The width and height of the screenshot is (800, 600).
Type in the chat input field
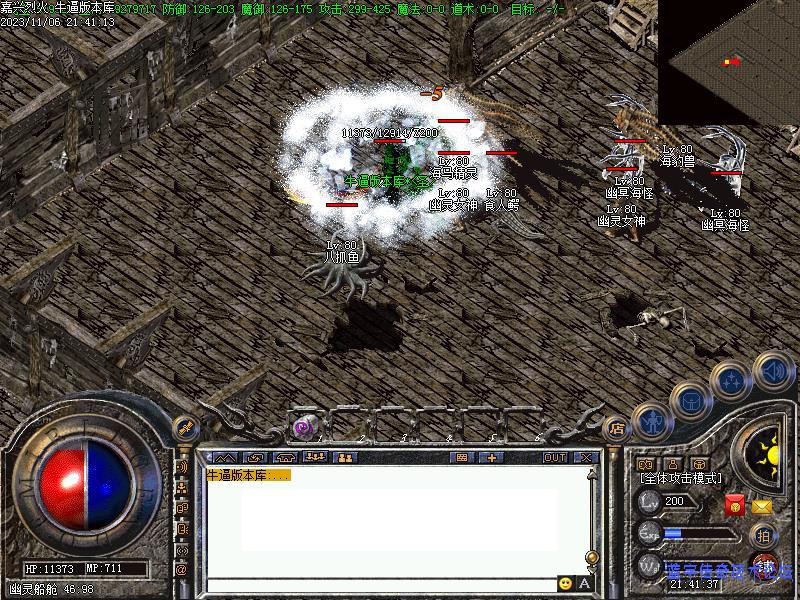tap(380, 584)
